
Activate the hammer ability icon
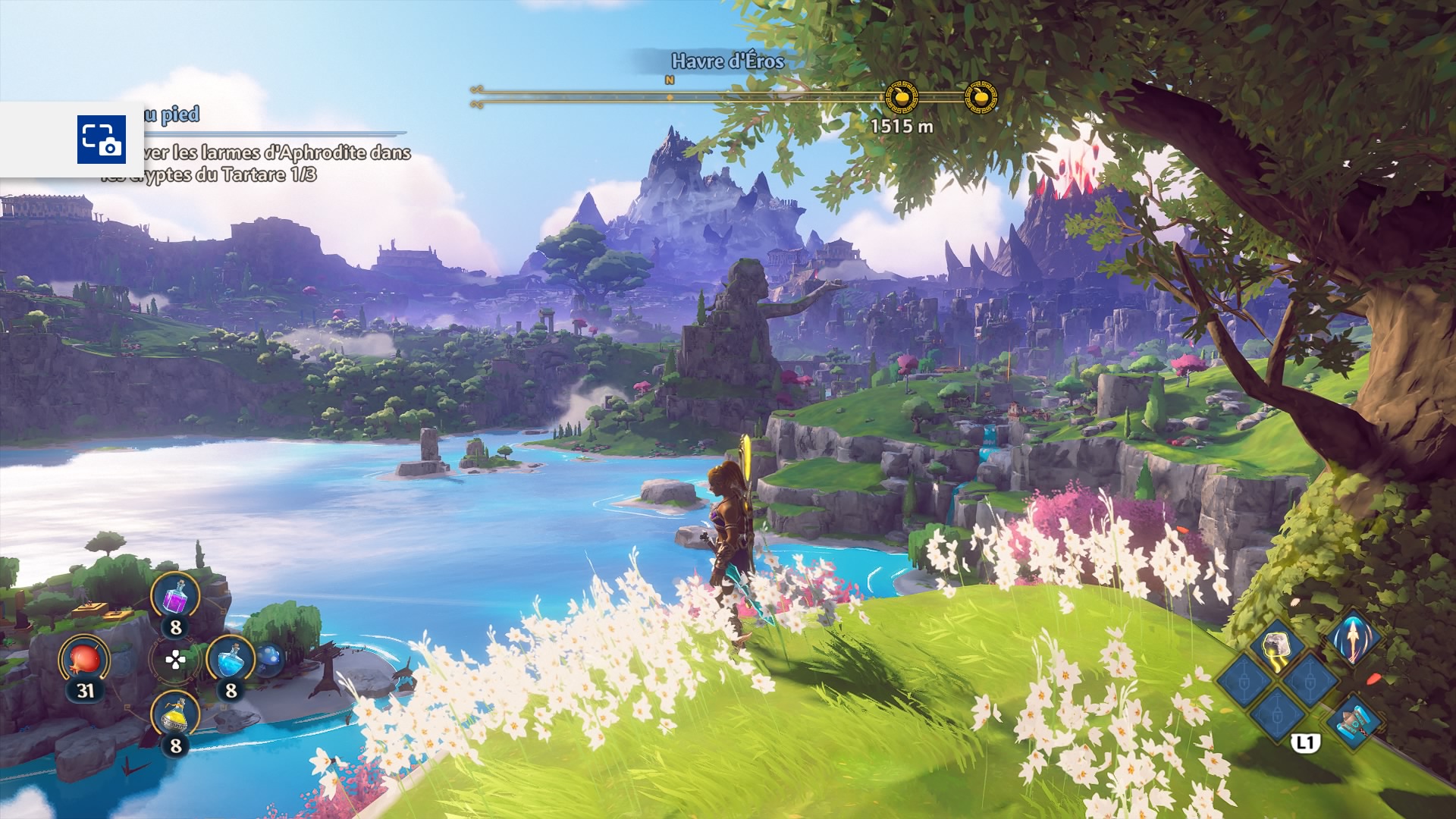tap(1354, 723)
